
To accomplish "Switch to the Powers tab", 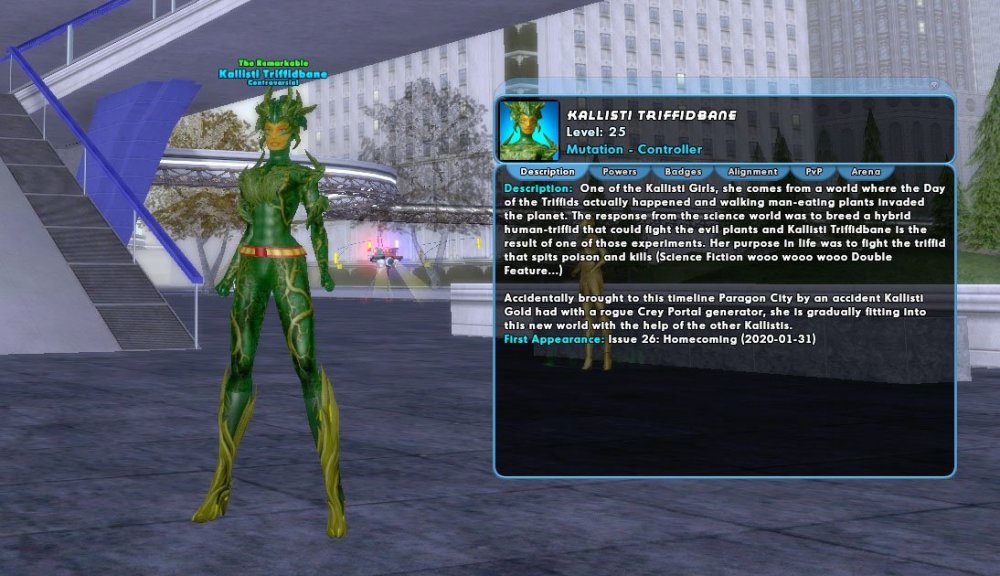I will [x=620, y=172].
